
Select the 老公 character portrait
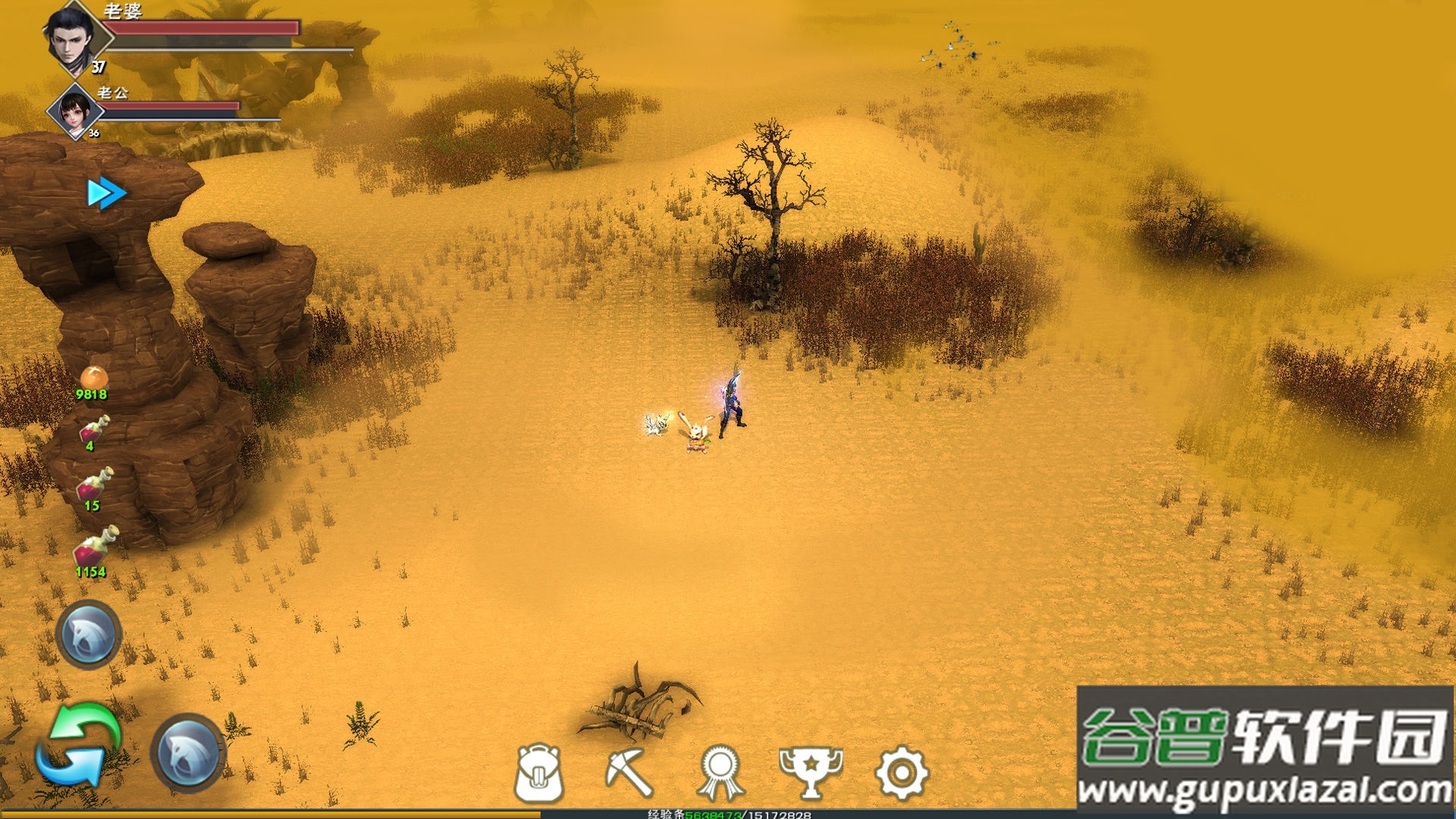tap(75, 111)
